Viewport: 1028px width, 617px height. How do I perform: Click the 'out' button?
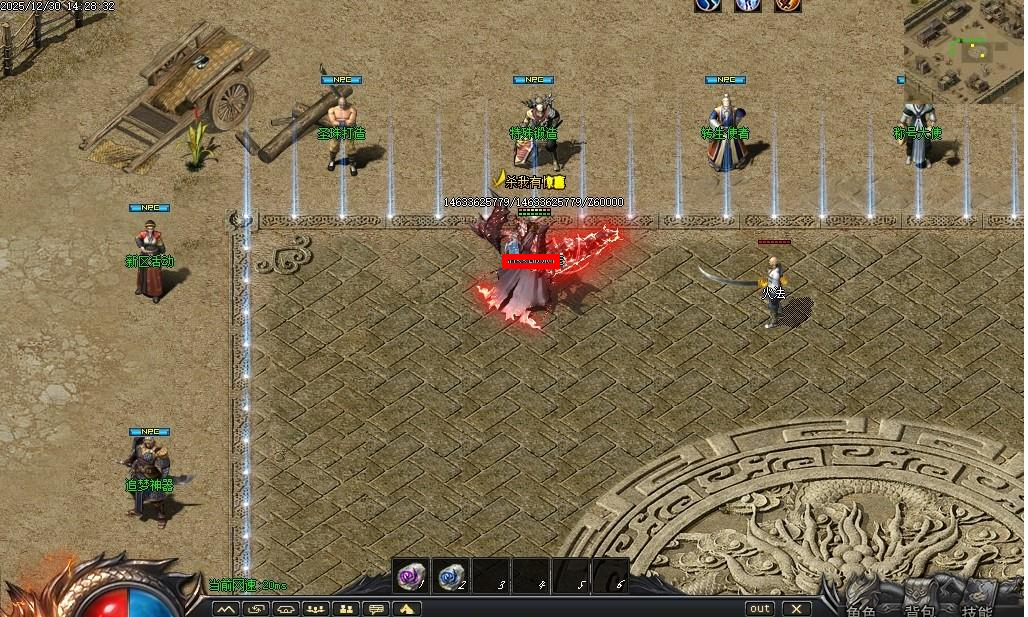click(760, 608)
